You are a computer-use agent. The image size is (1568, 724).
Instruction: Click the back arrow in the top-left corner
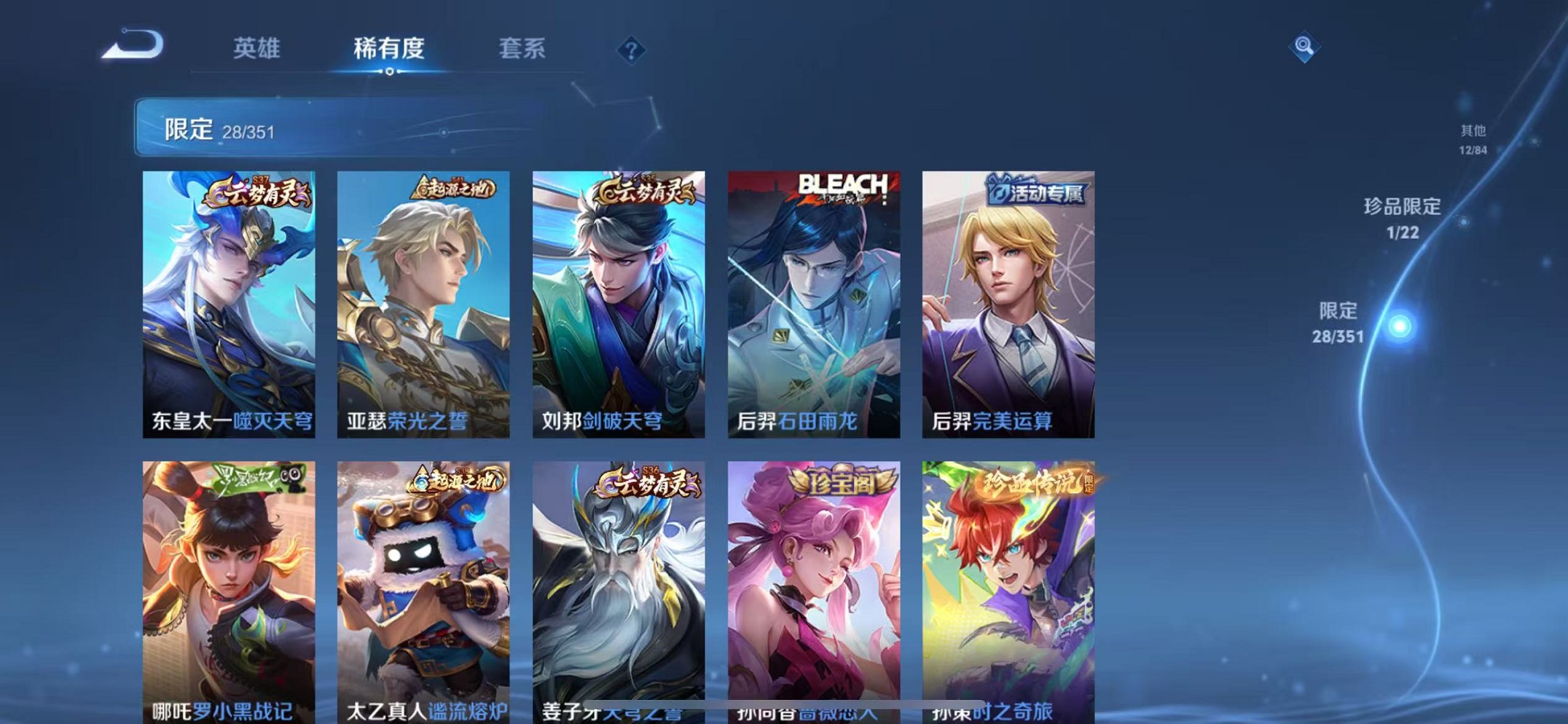135,45
